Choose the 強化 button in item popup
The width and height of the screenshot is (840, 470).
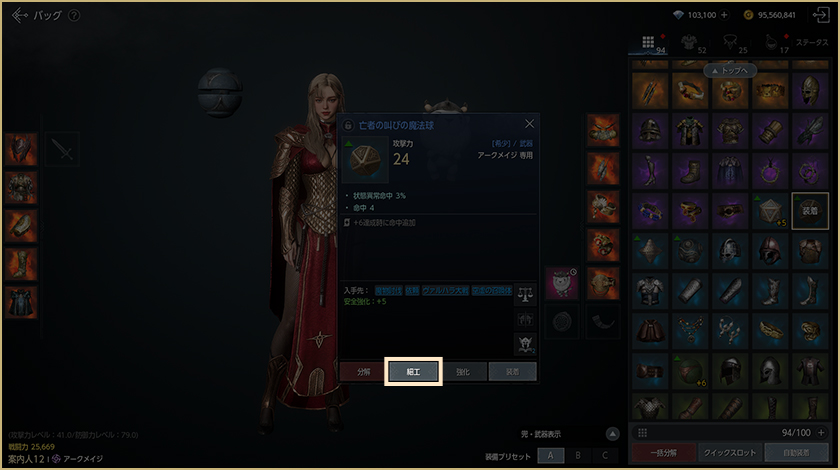463,371
